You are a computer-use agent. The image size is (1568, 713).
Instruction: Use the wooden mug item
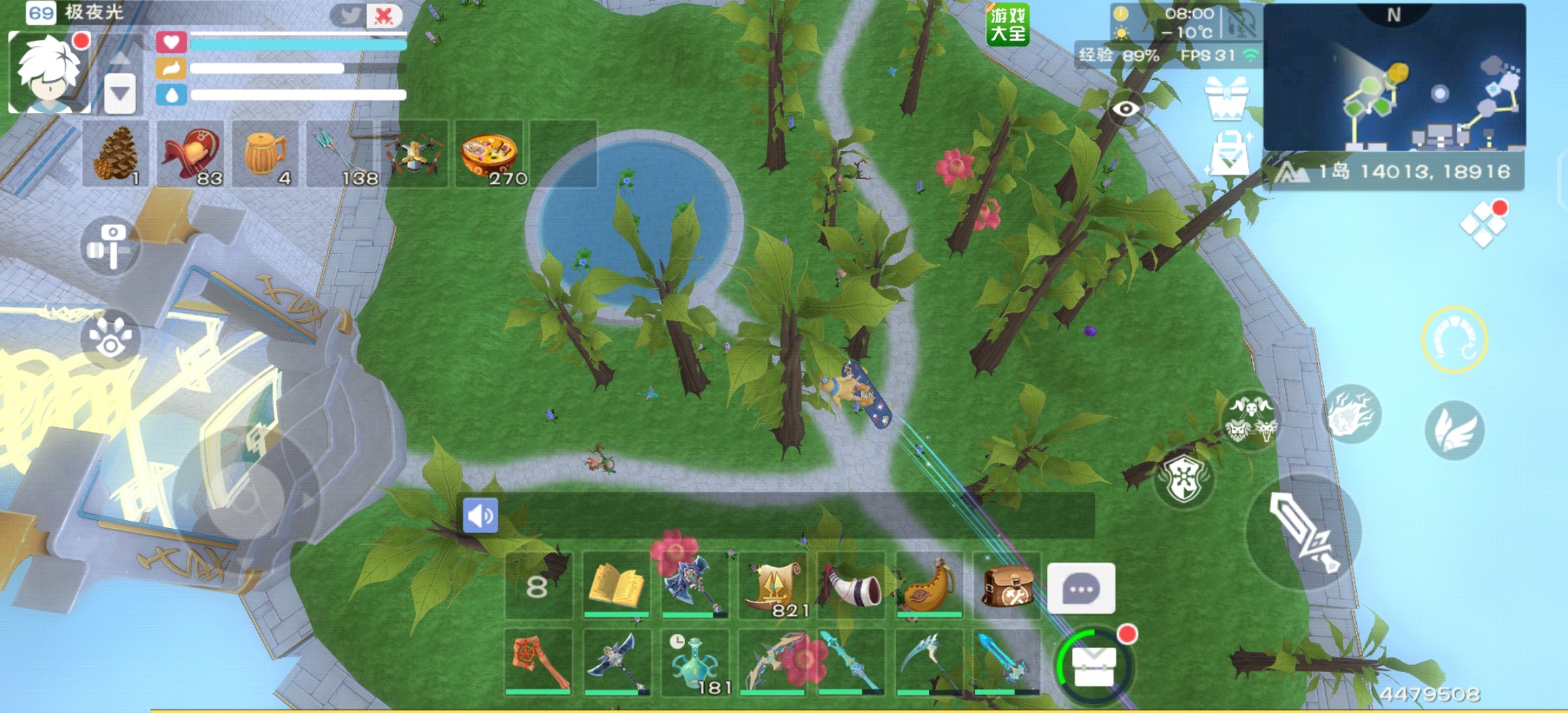click(x=265, y=154)
